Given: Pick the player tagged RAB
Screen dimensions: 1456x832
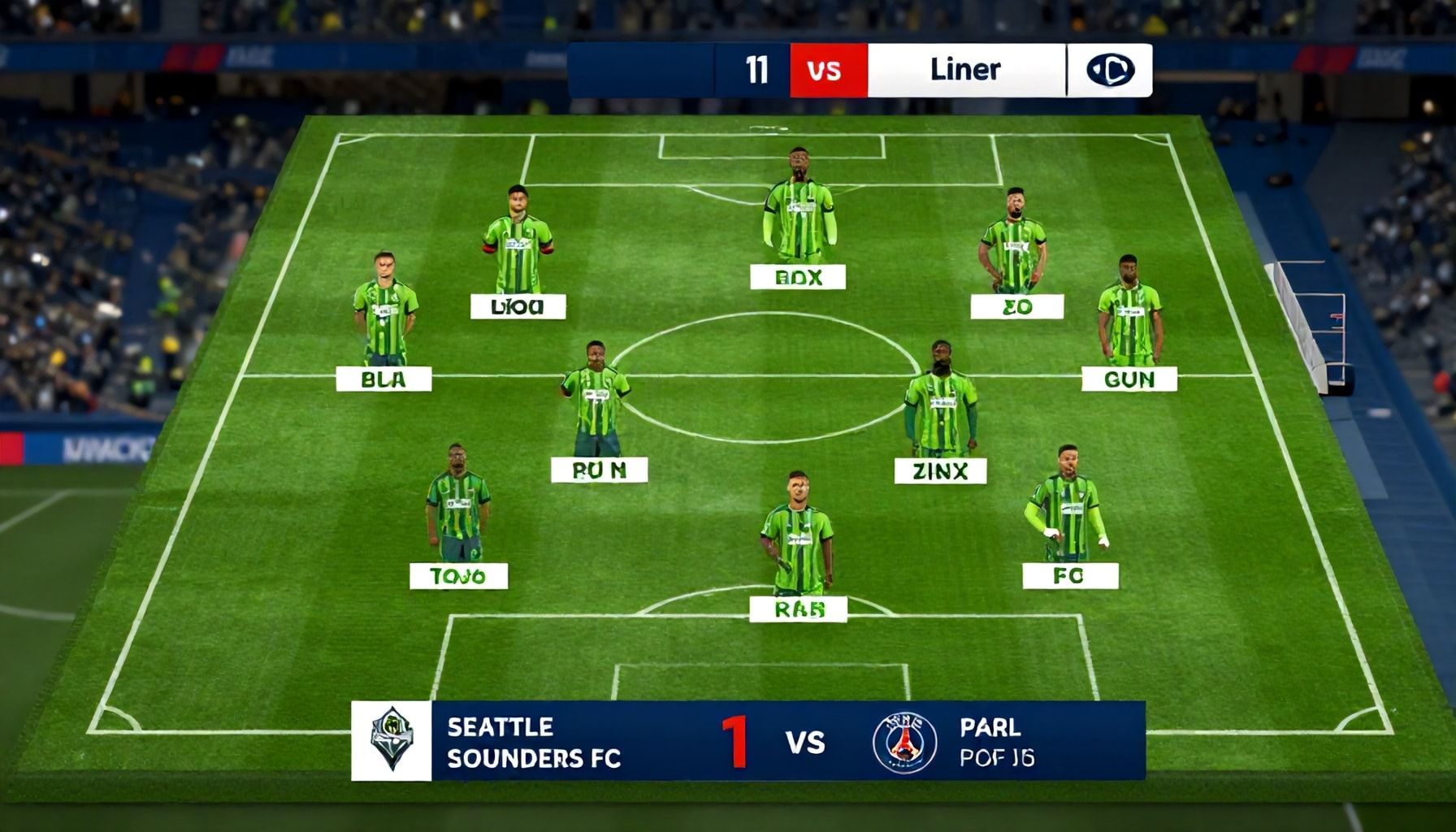Looking at the screenshot, I should [798, 609].
